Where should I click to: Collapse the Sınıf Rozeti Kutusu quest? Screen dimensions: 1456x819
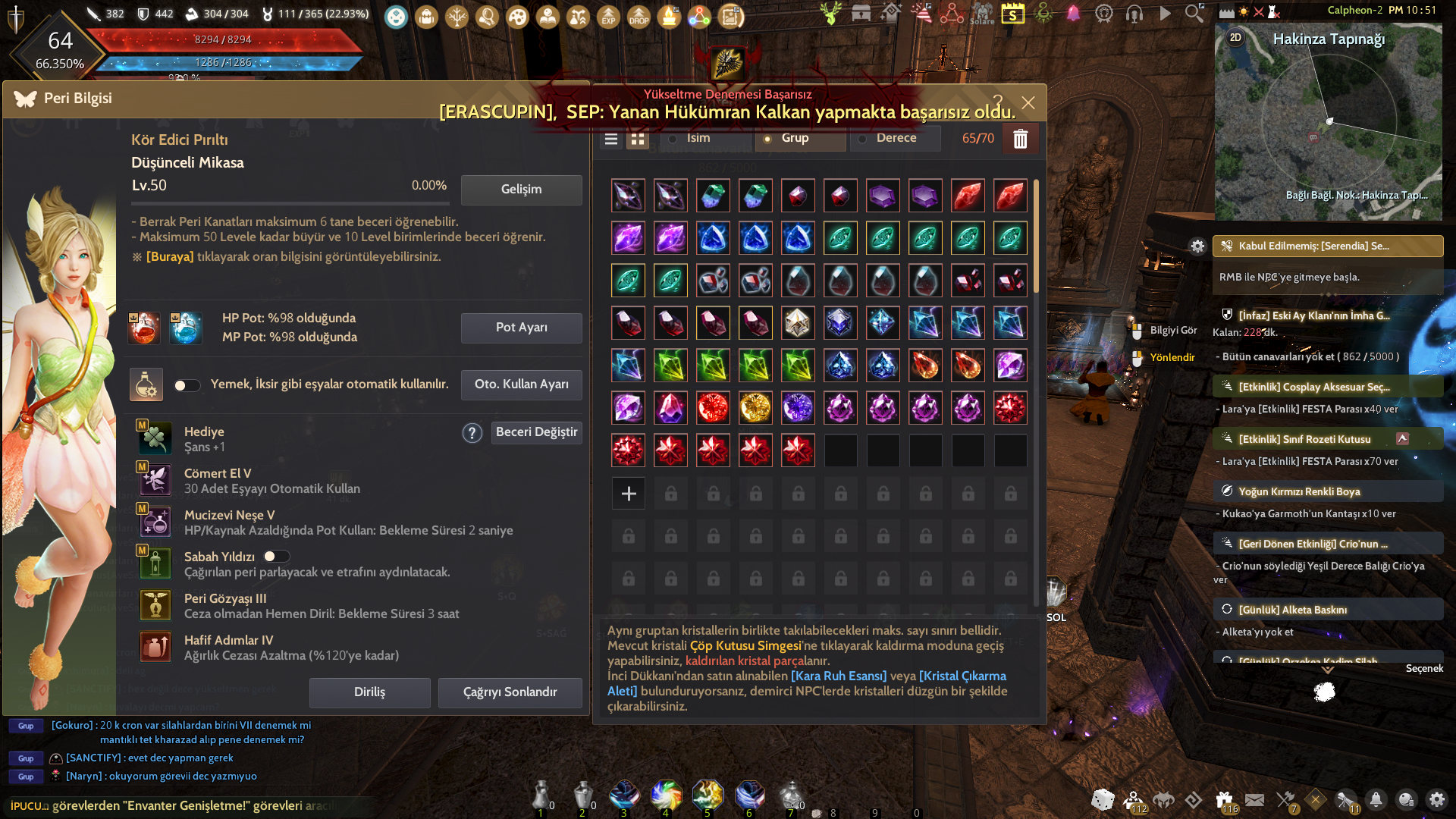(x=1404, y=438)
